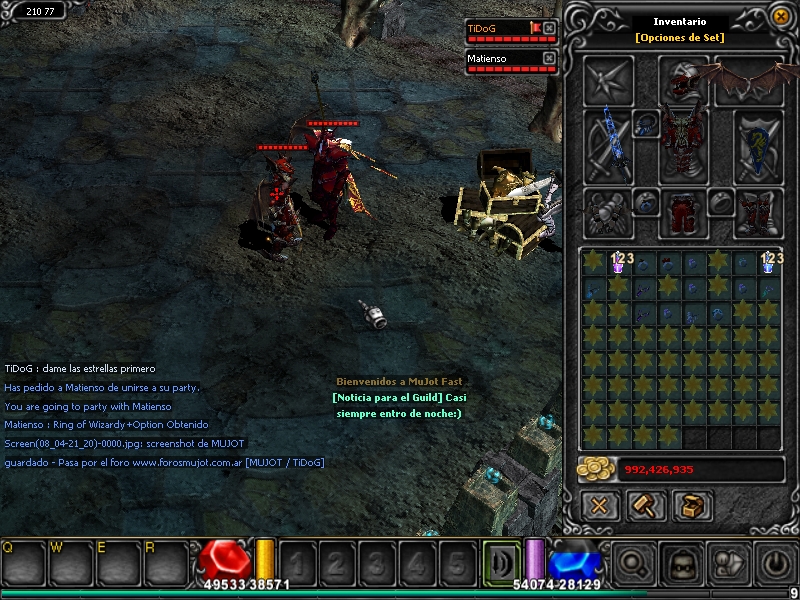Viewport: 800px width, 600px height.
Task: Select the equipped red pants slot
Action: coord(683,212)
